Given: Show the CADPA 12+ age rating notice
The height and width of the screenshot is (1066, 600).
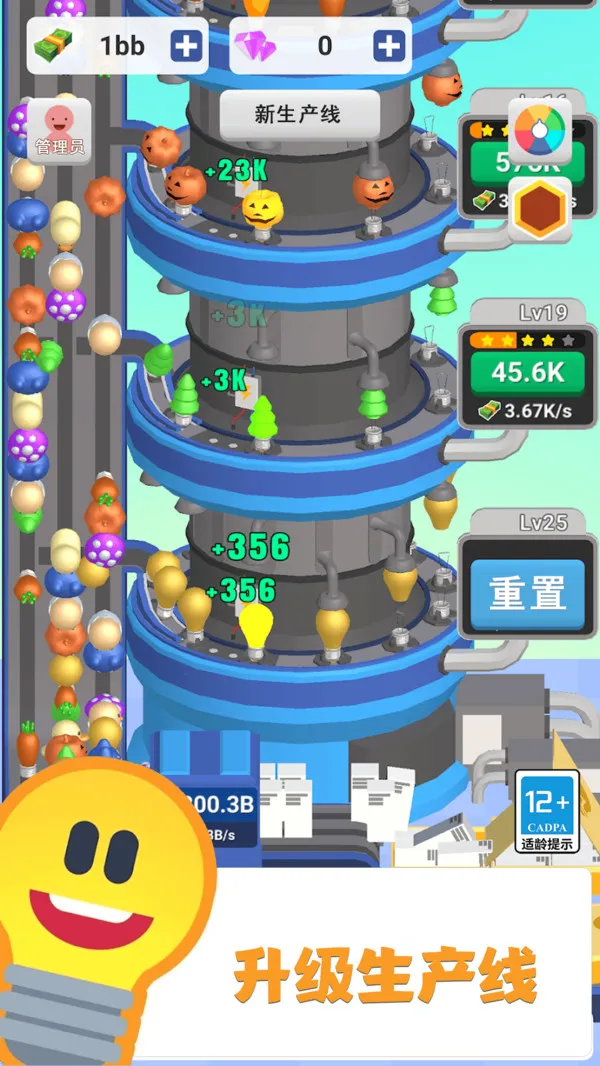Looking at the screenshot, I should tap(547, 811).
